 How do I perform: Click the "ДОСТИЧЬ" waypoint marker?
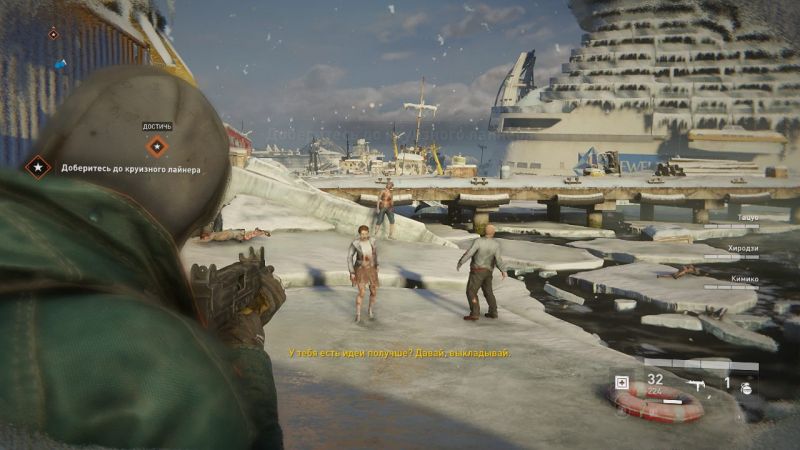(x=157, y=146)
